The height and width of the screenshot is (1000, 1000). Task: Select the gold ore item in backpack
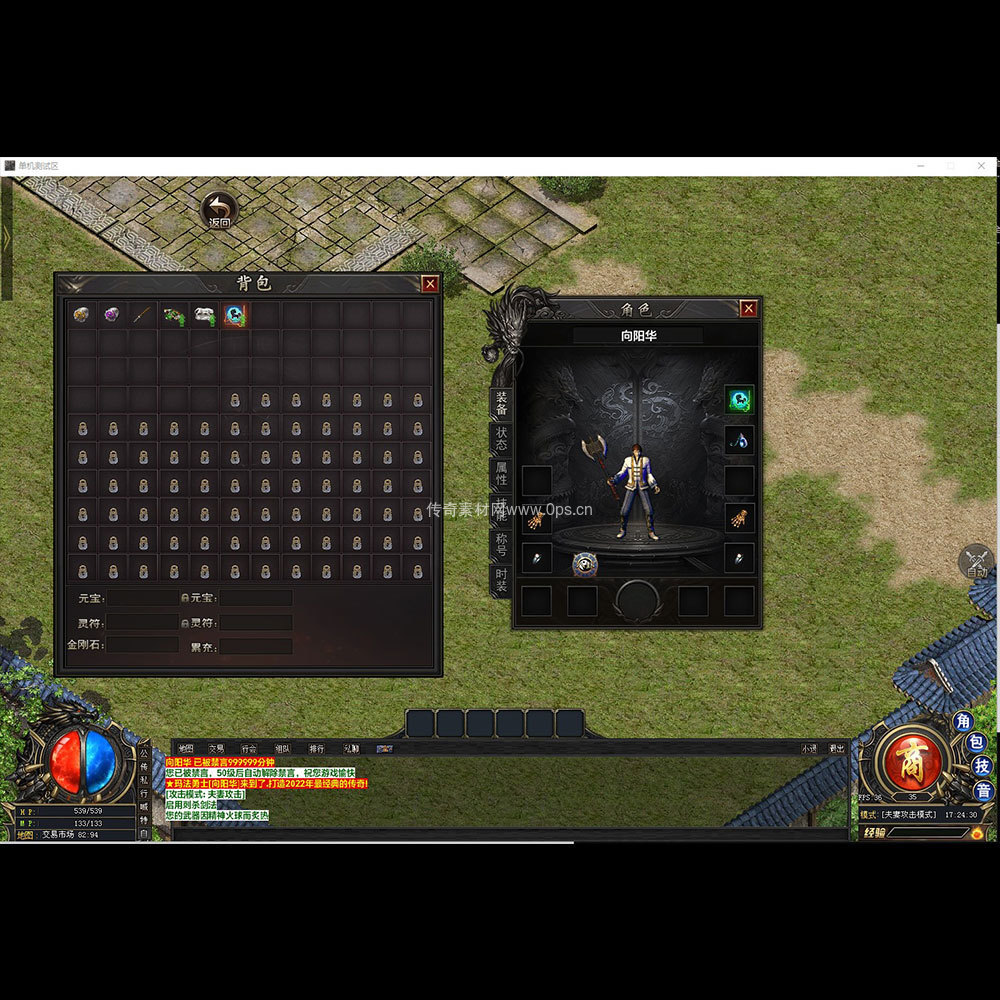[82, 315]
